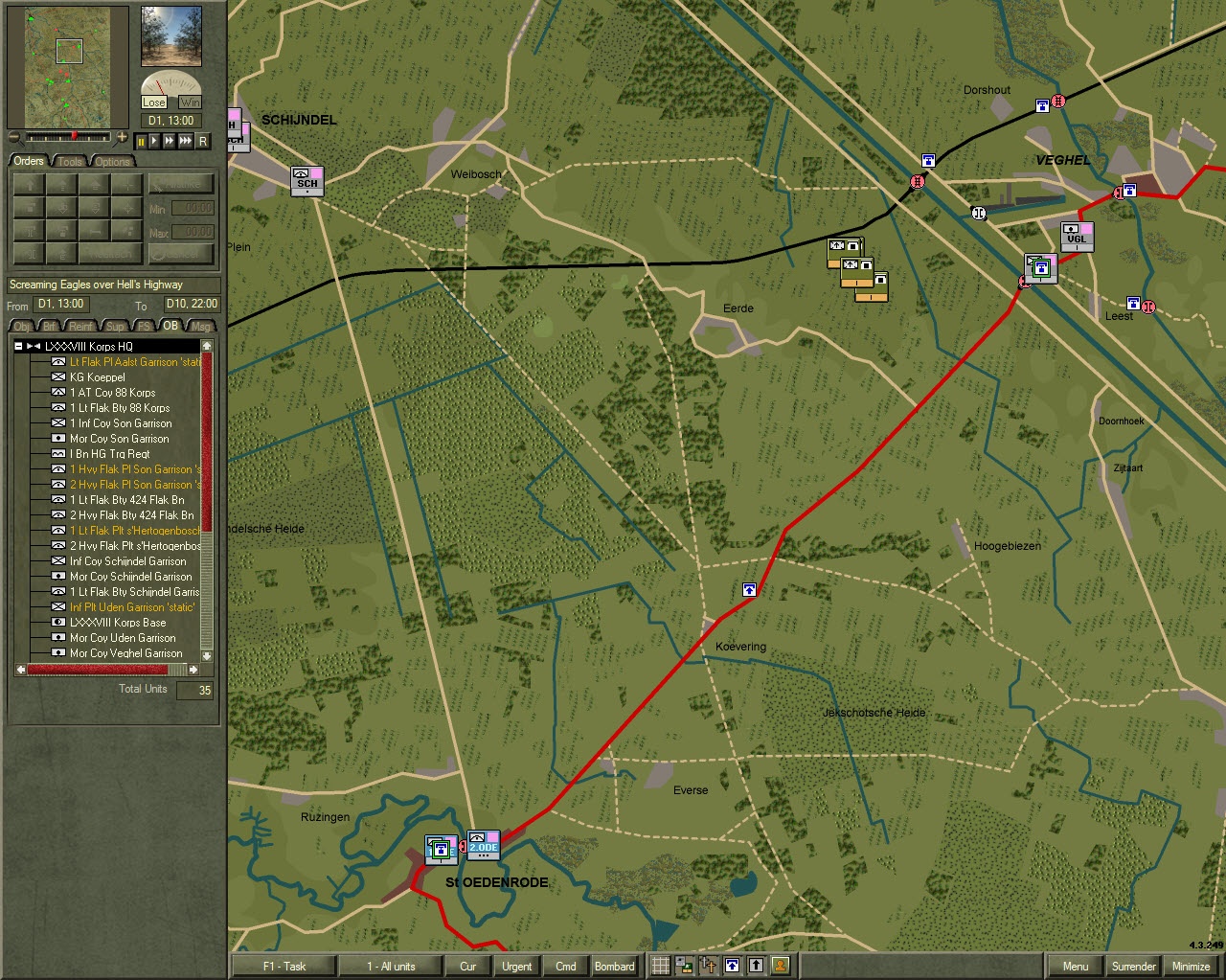Open the Reinf tab
Screen dimensions: 1226x980
click(80, 326)
